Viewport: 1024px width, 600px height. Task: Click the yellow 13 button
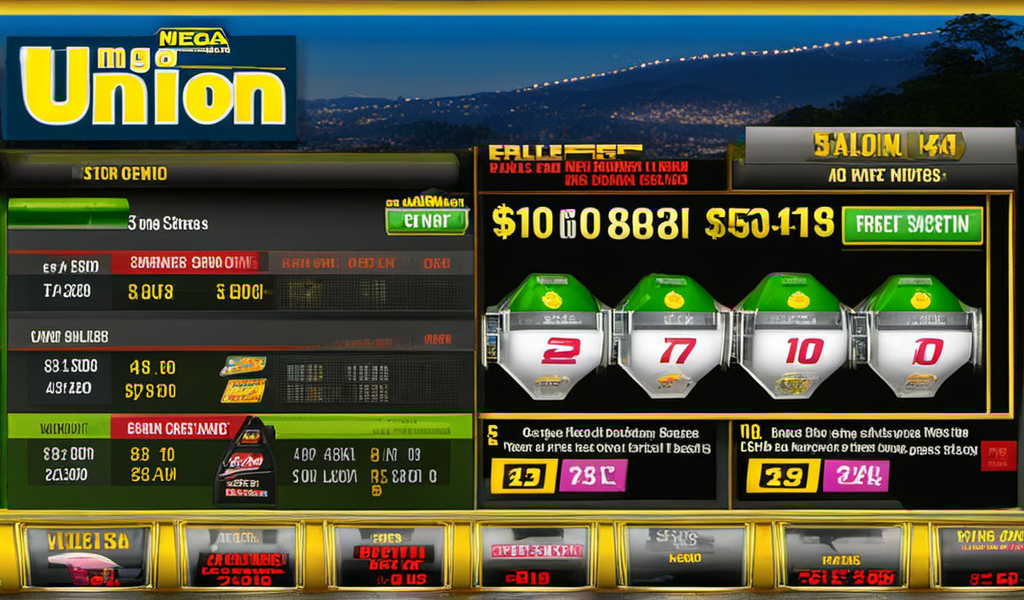[522, 475]
